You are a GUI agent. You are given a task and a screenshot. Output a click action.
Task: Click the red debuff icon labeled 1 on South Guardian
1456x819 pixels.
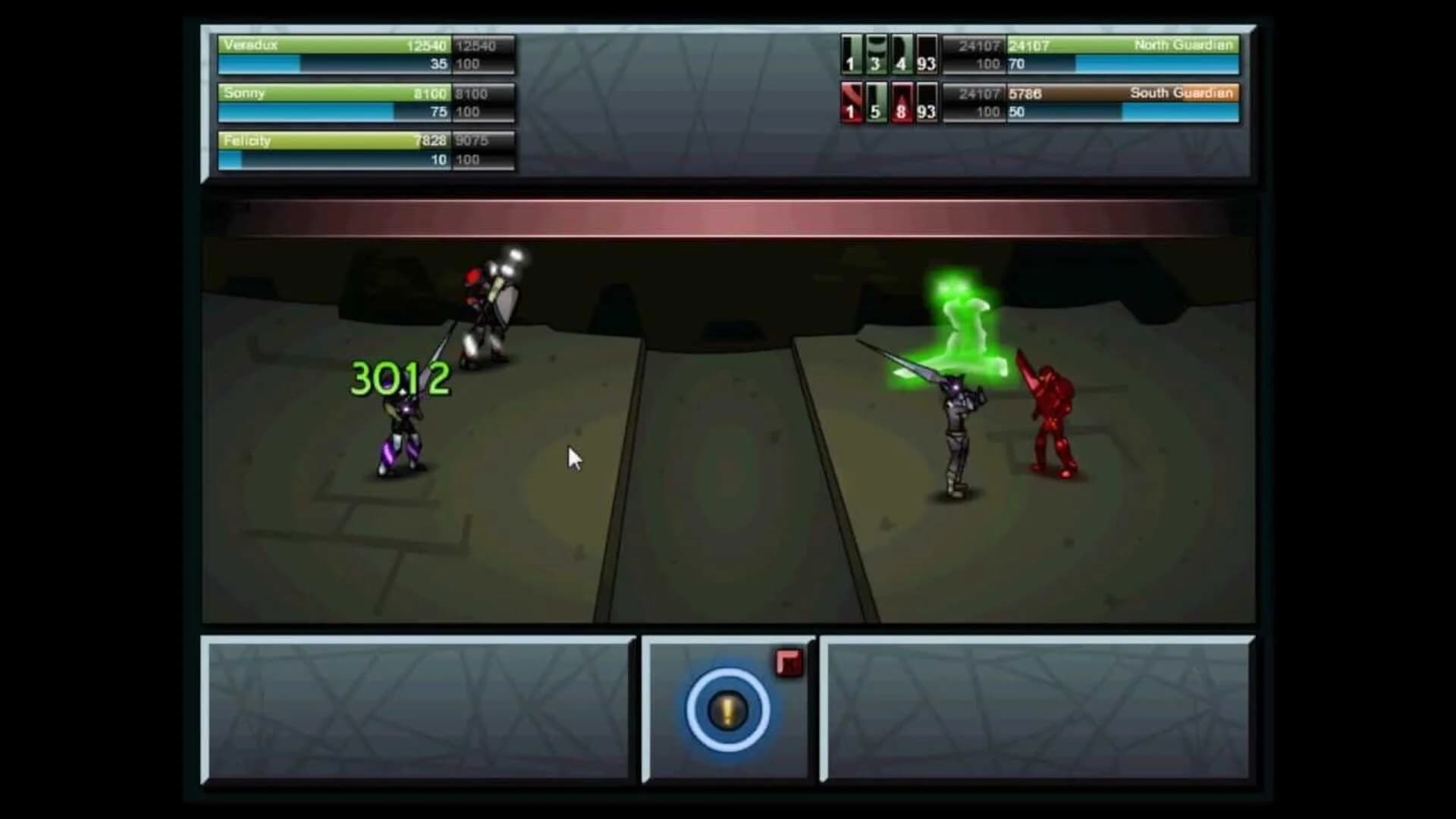pos(849,102)
